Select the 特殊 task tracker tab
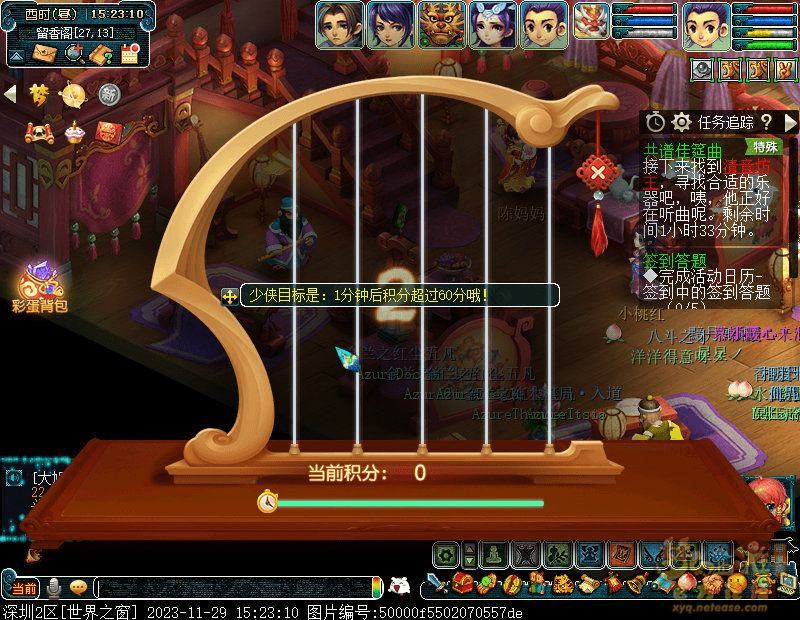Image resolution: width=800 pixels, height=620 pixels. (766, 146)
